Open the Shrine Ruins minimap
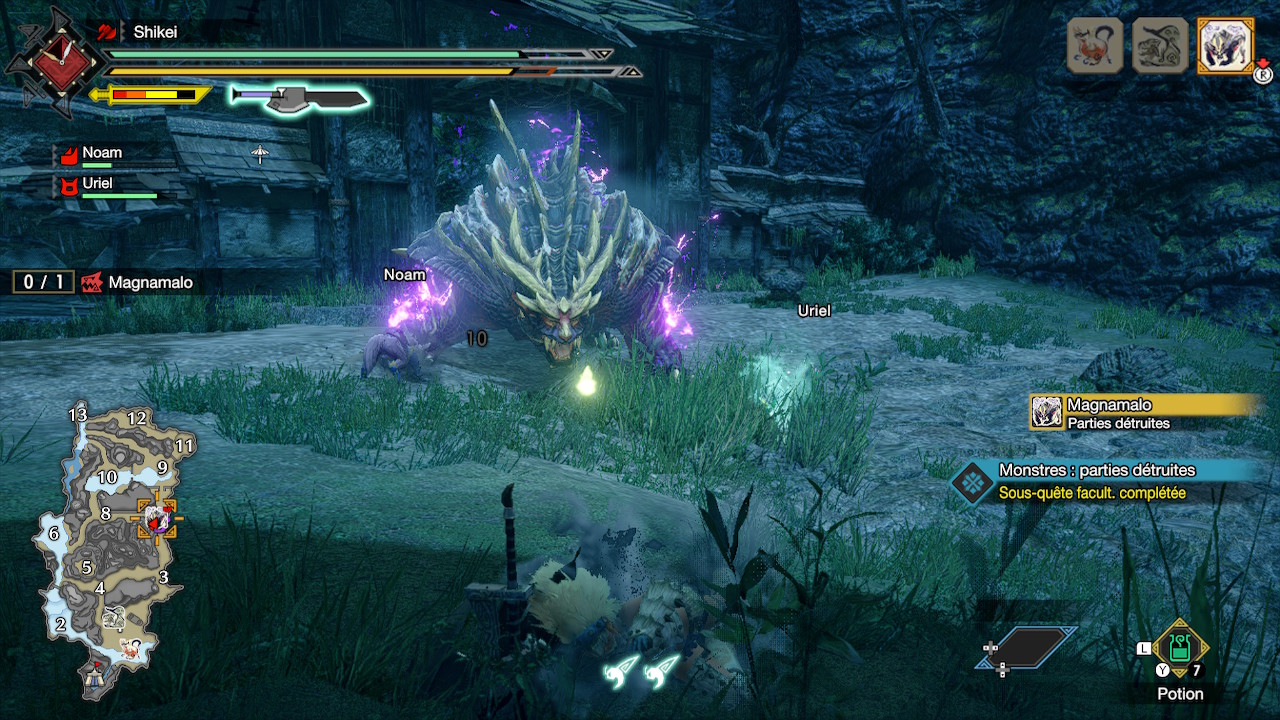 [110, 550]
